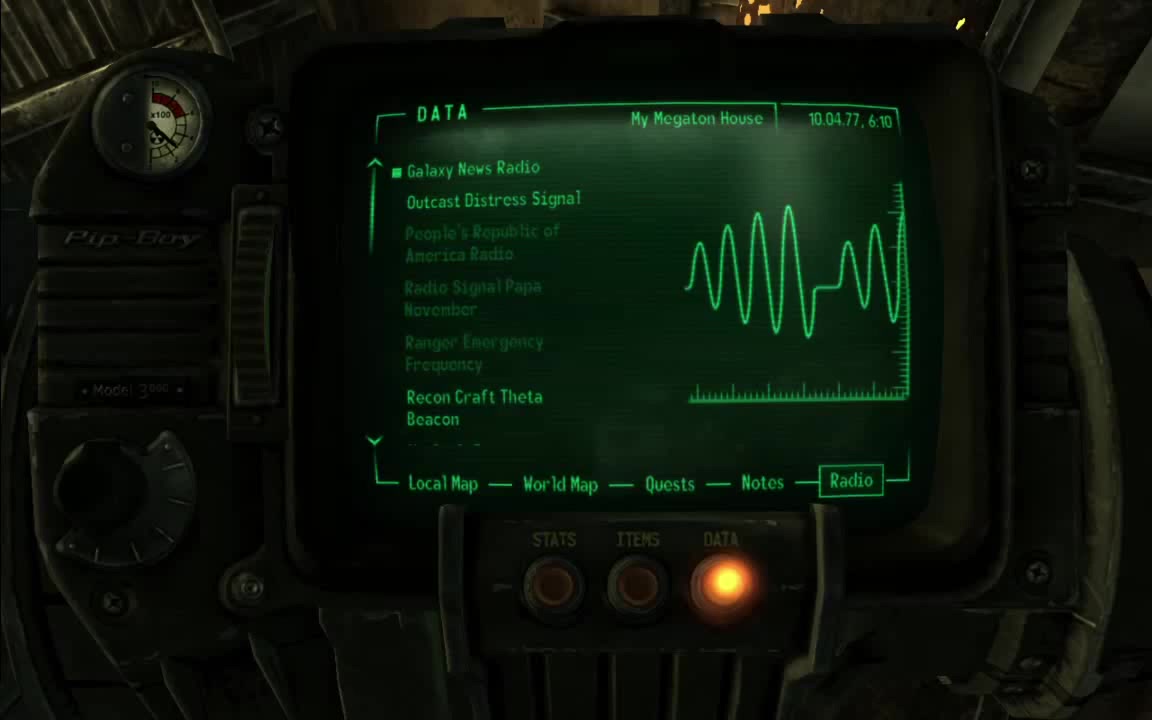Activate the glowing DATA section button
This screenshot has width=1152, height=720.
(x=722, y=582)
